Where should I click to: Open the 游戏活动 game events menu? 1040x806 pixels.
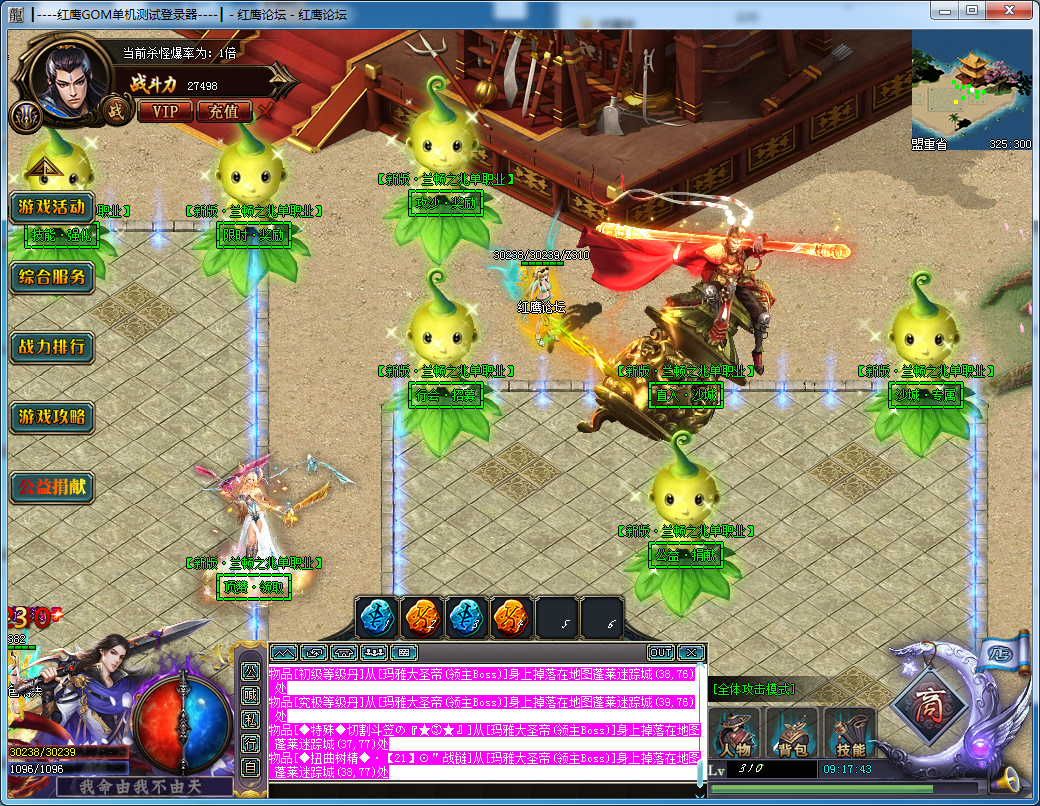(52, 208)
